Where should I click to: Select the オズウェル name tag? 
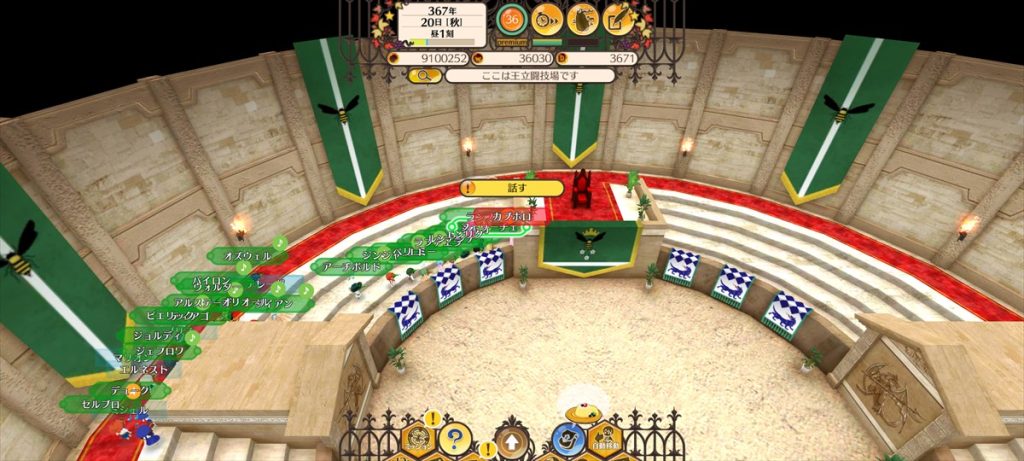248,256
